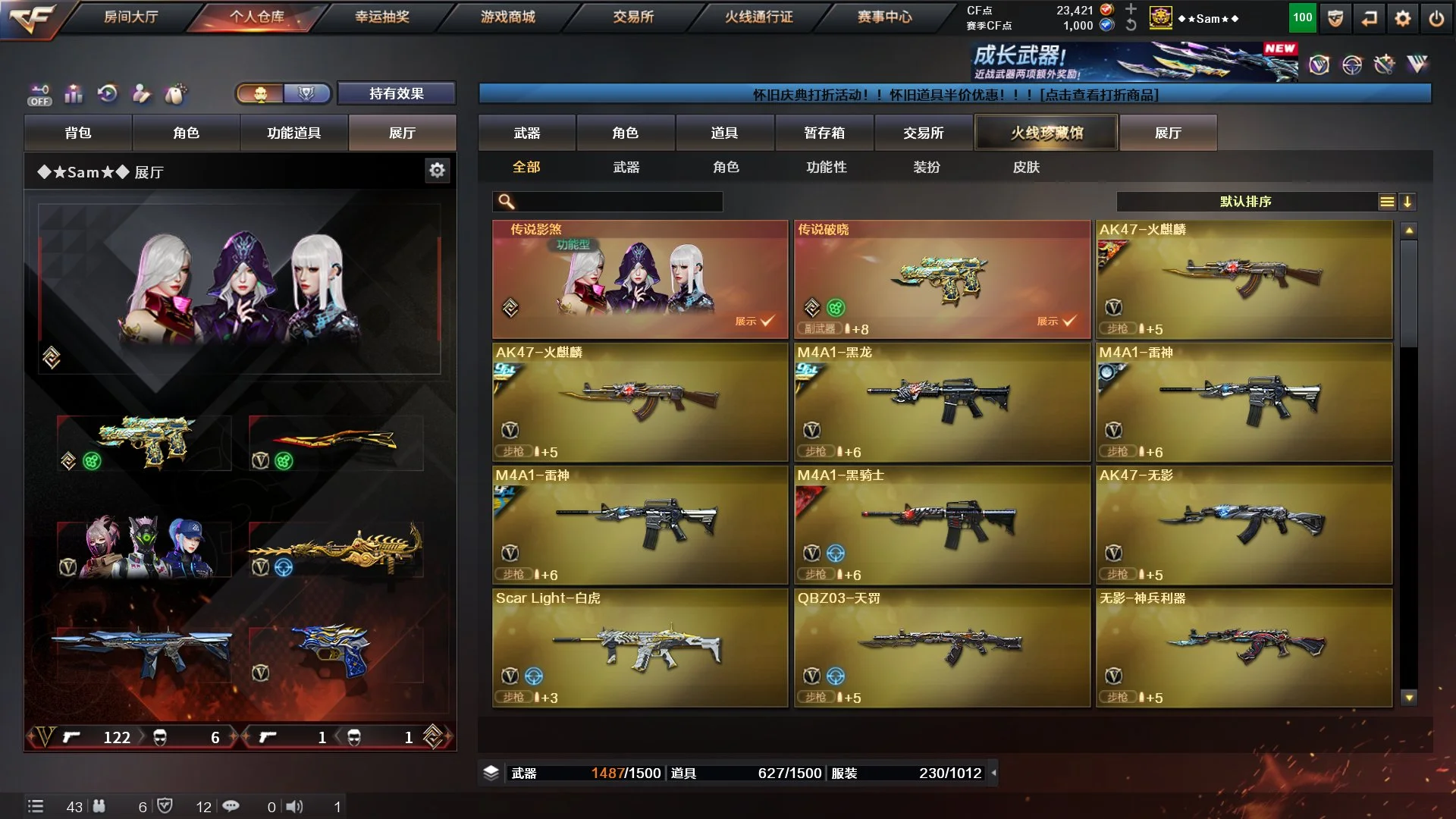Open the 默认排序 sort dropdown
1456x819 pixels.
click(x=1245, y=202)
